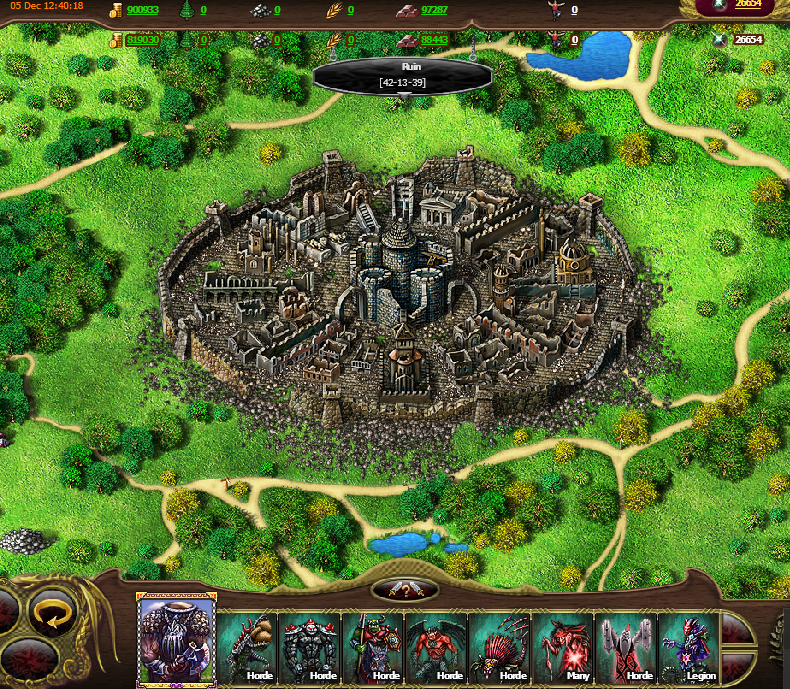790x689 pixels.
Task: Select the spiny fan creature Horde unit
Action: point(500,646)
